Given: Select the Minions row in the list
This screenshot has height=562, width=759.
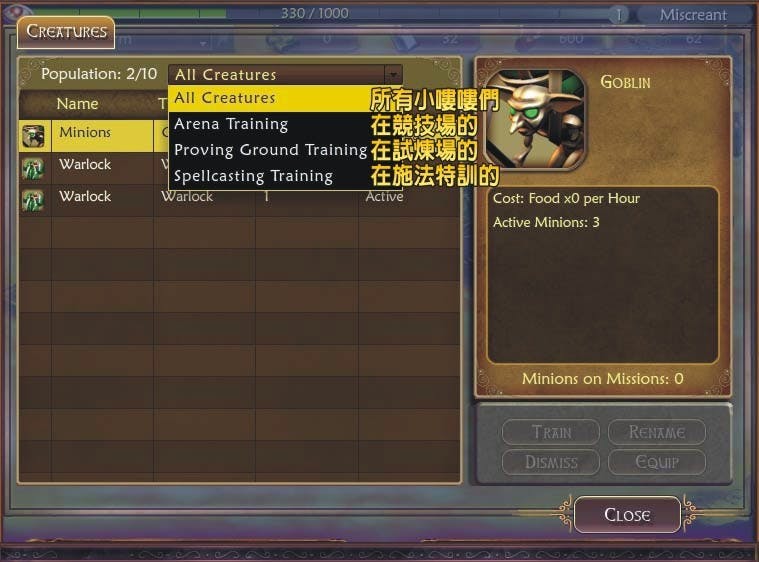Looking at the screenshot, I should click(85, 133).
